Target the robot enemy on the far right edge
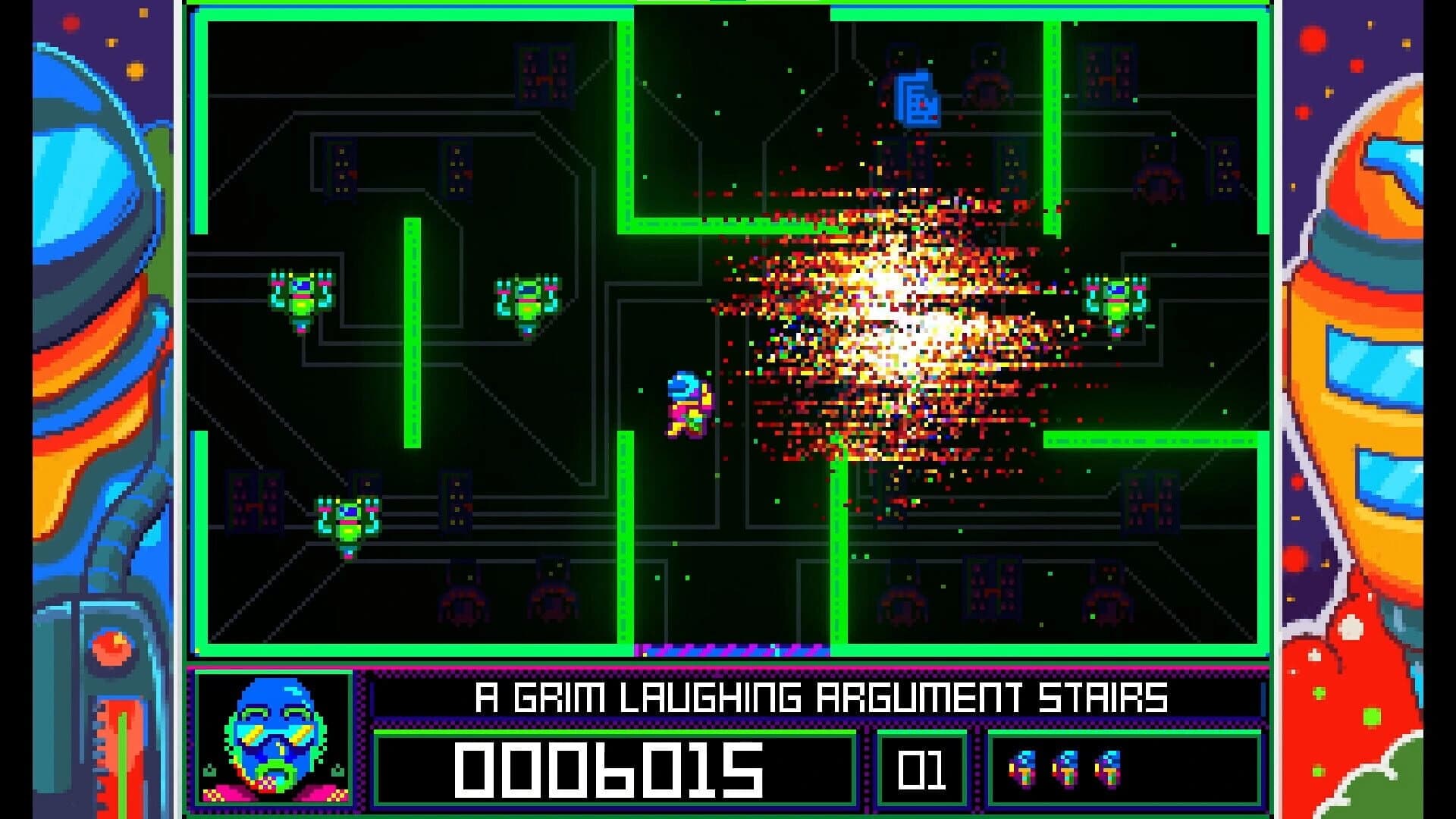Screen dimensions: 1456x819 coord(1115,296)
